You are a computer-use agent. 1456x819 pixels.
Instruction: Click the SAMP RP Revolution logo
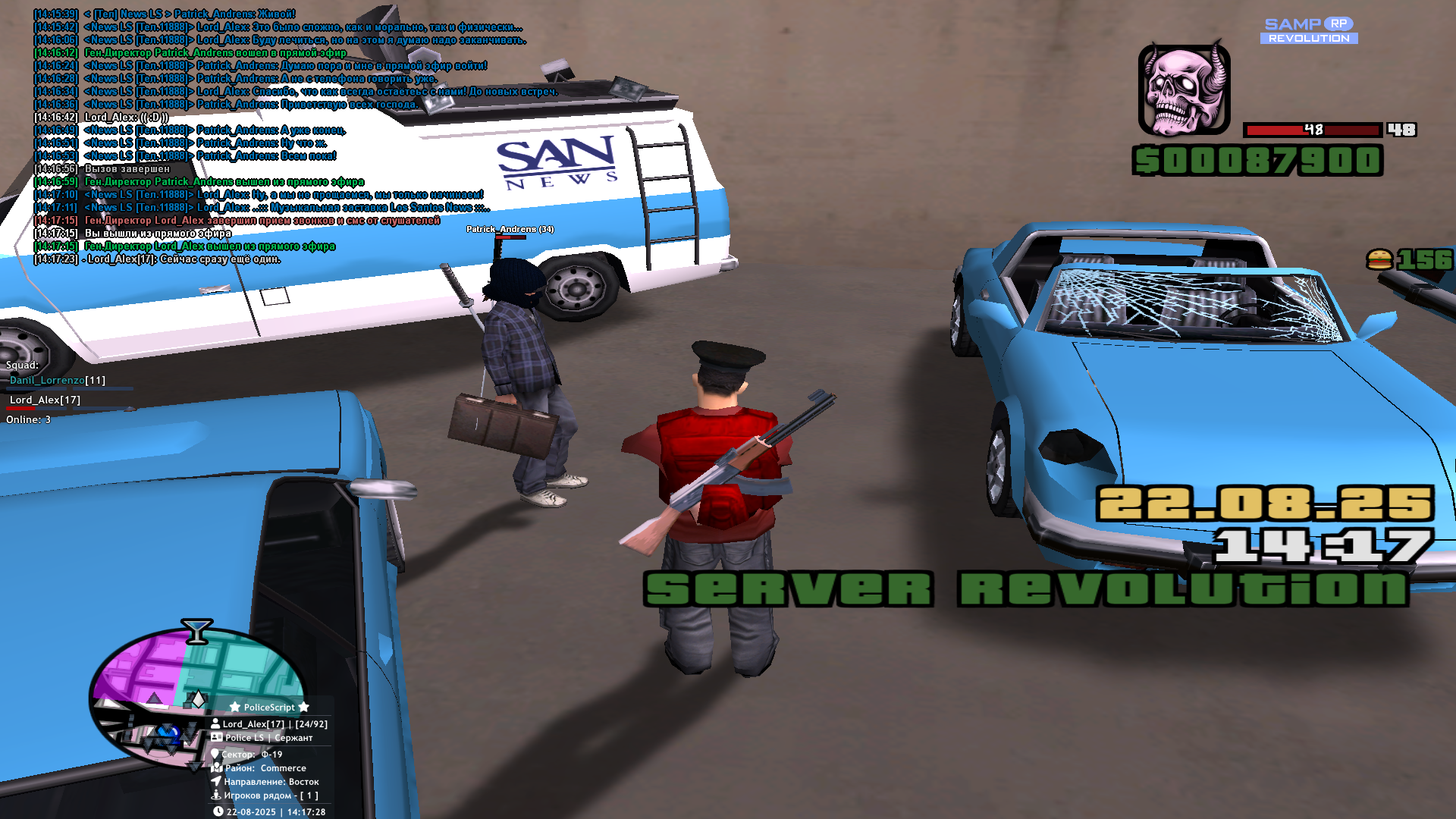[x=1309, y=30]
